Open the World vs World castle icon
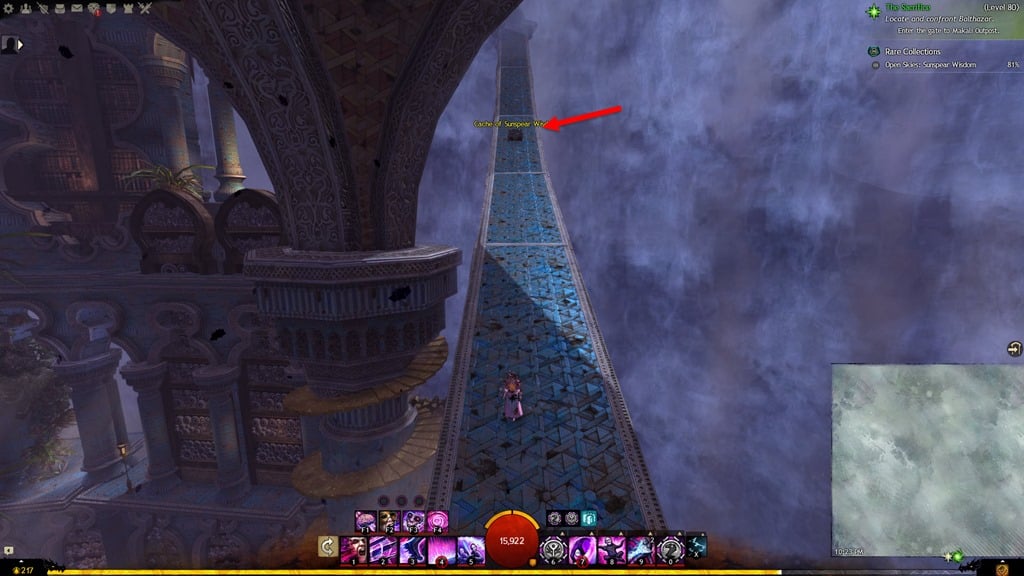Screen dimensions: 1024x576 coord(127,9)
